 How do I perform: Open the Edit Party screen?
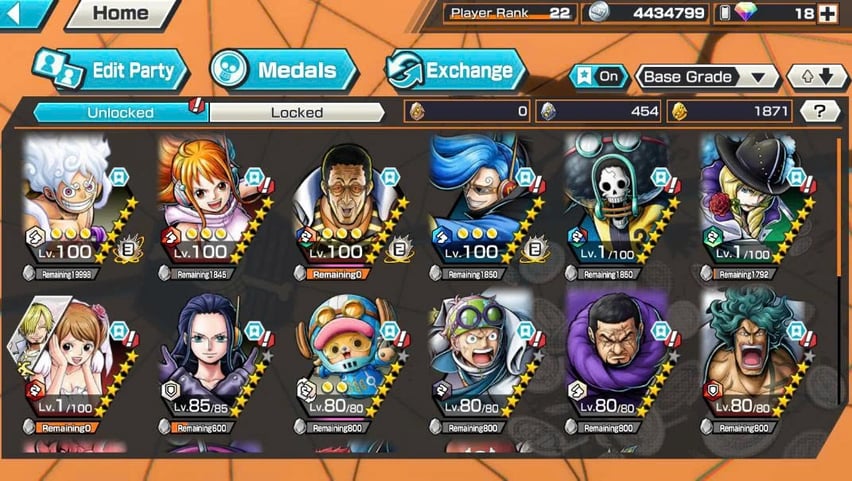111,71
